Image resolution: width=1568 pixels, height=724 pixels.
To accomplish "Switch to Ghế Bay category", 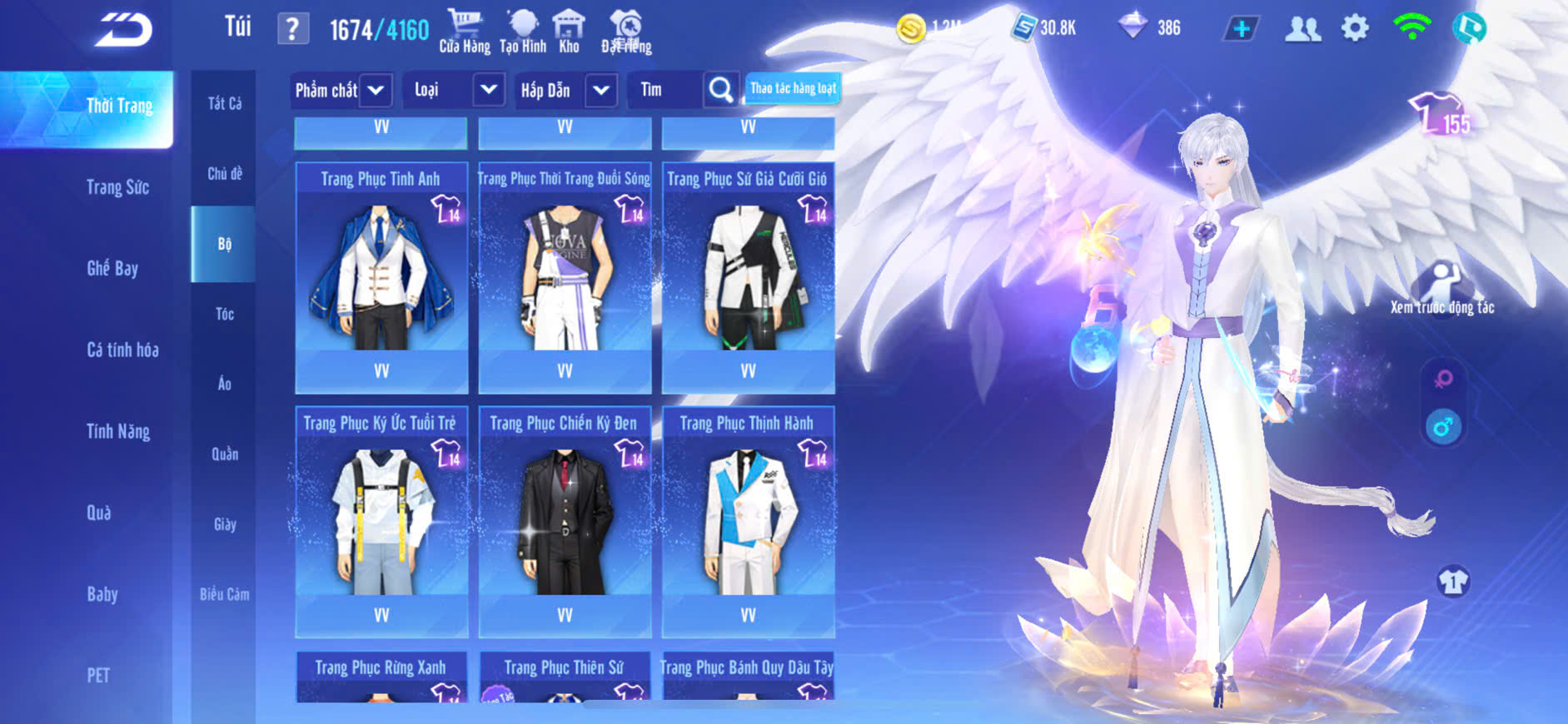I will [112, 268].
